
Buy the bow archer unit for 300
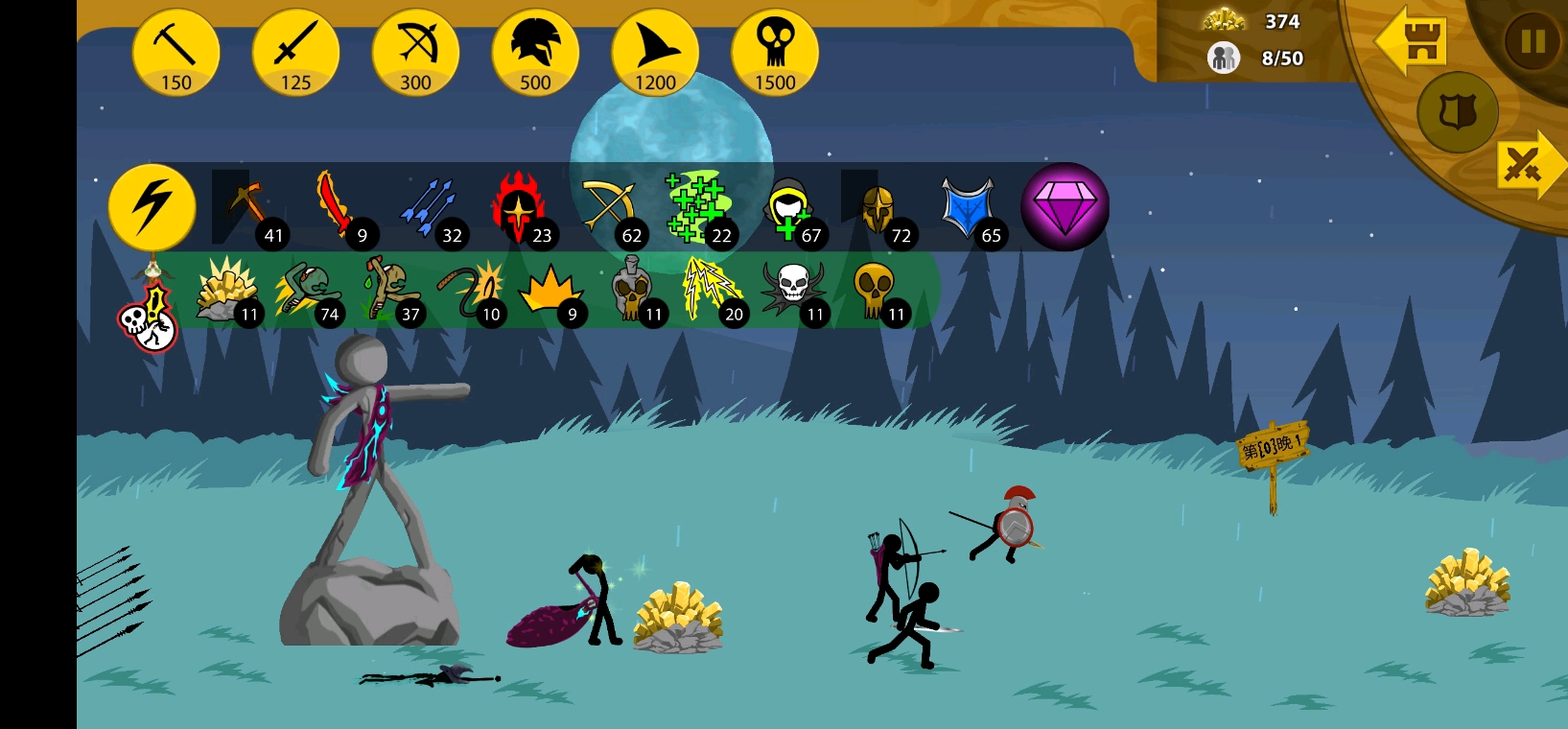[x=415, y=53]
